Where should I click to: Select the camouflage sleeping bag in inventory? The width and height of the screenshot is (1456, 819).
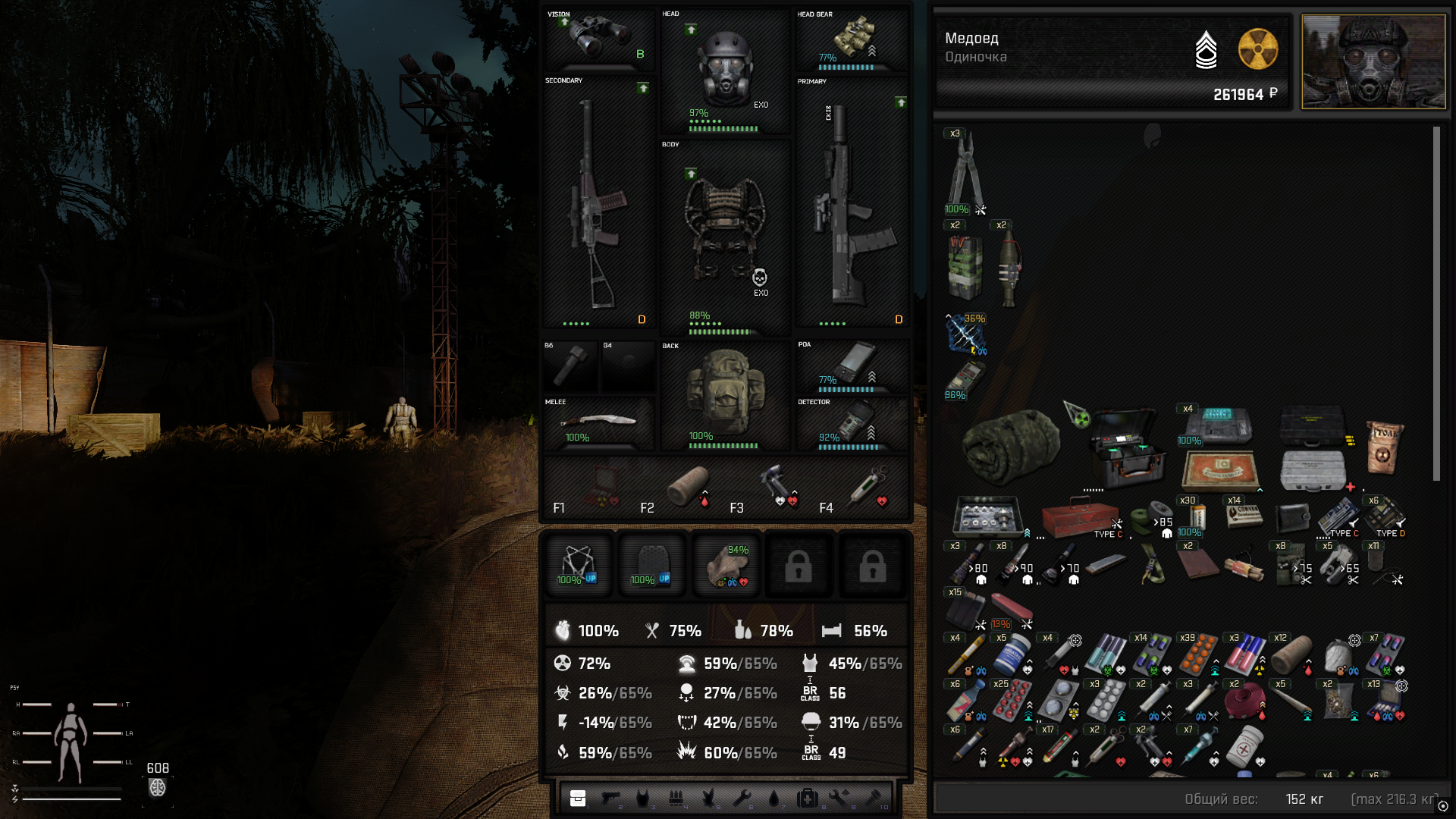1009,445
